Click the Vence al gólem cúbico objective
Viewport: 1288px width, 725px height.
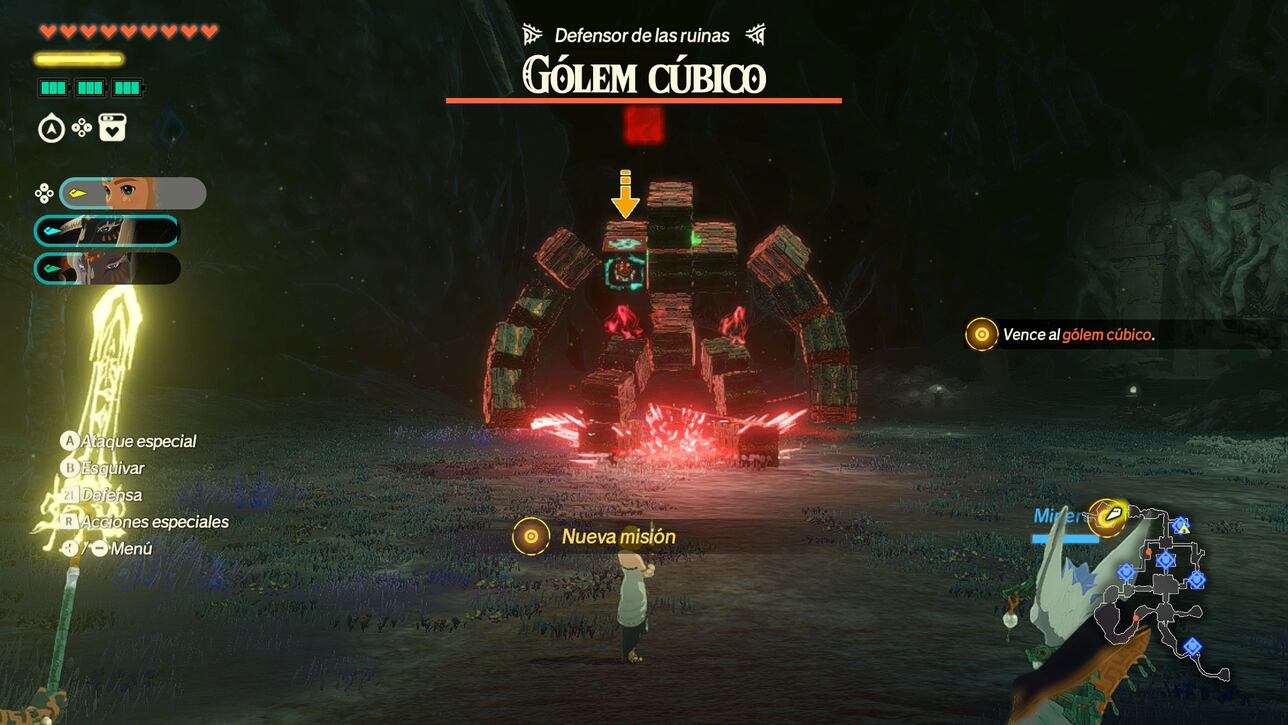[x=1078, y=334]
